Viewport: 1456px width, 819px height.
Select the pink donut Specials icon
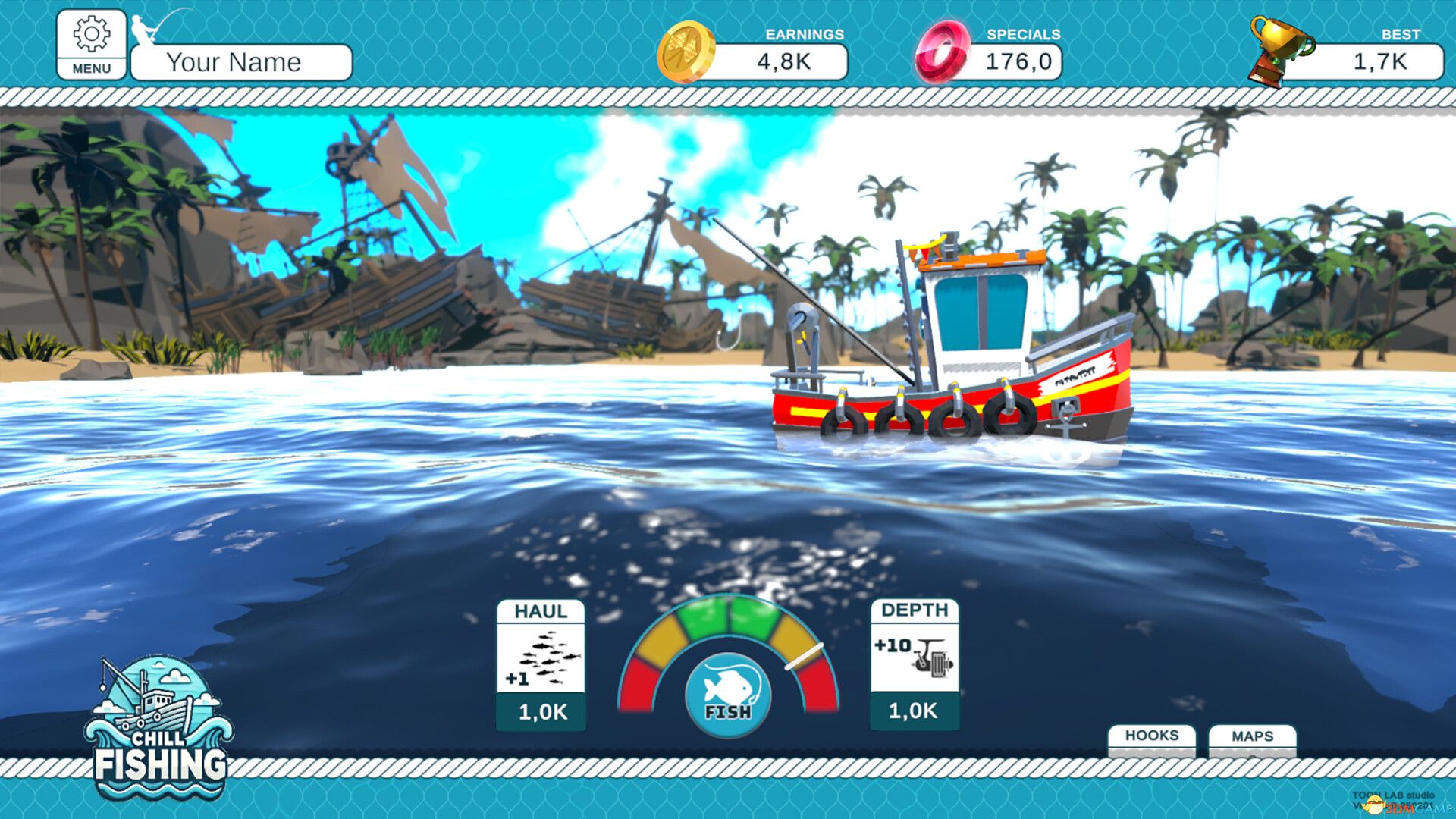(943, 50)
